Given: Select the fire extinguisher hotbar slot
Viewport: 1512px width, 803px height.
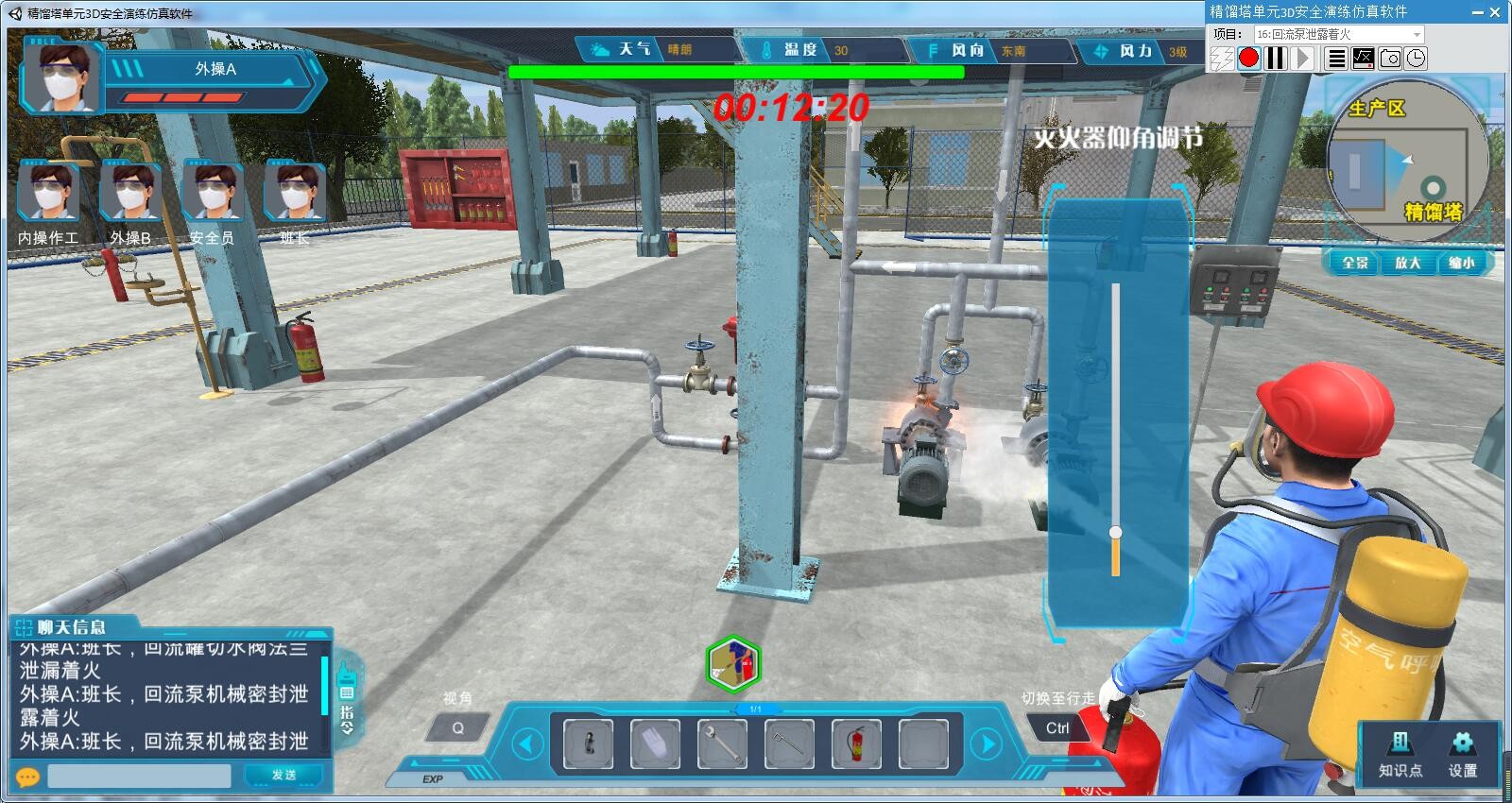Looking at the screenshot, I should coord(856,743).
